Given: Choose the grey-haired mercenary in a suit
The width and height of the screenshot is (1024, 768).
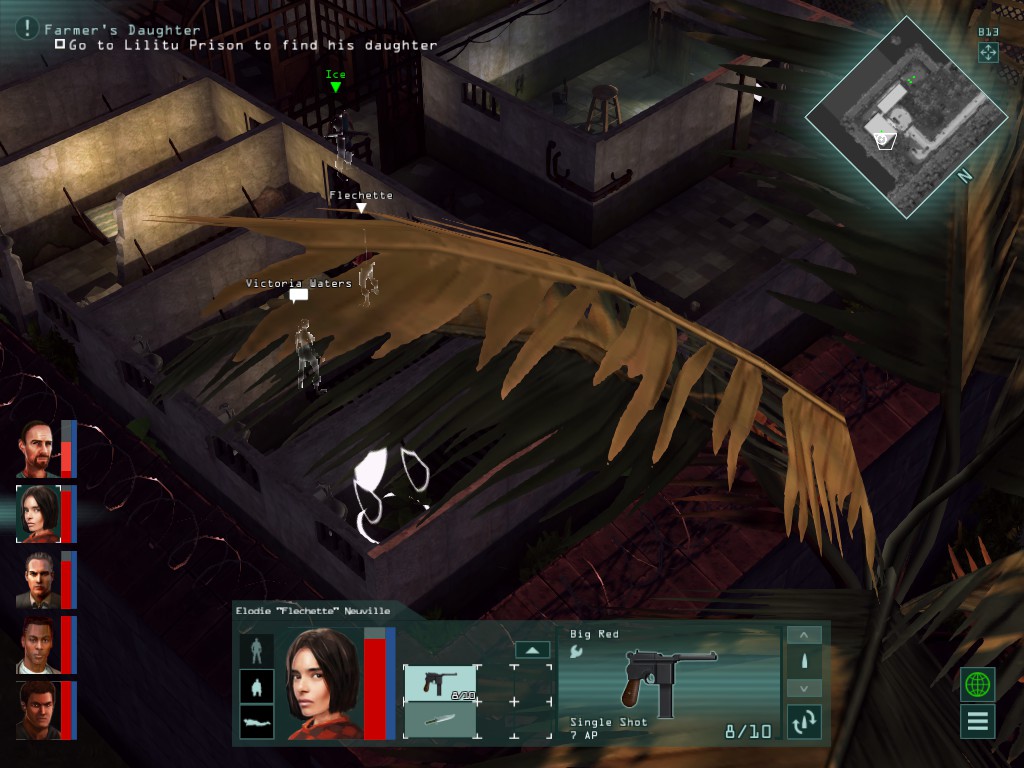Looking at the screenshot, I should (38, 580).
